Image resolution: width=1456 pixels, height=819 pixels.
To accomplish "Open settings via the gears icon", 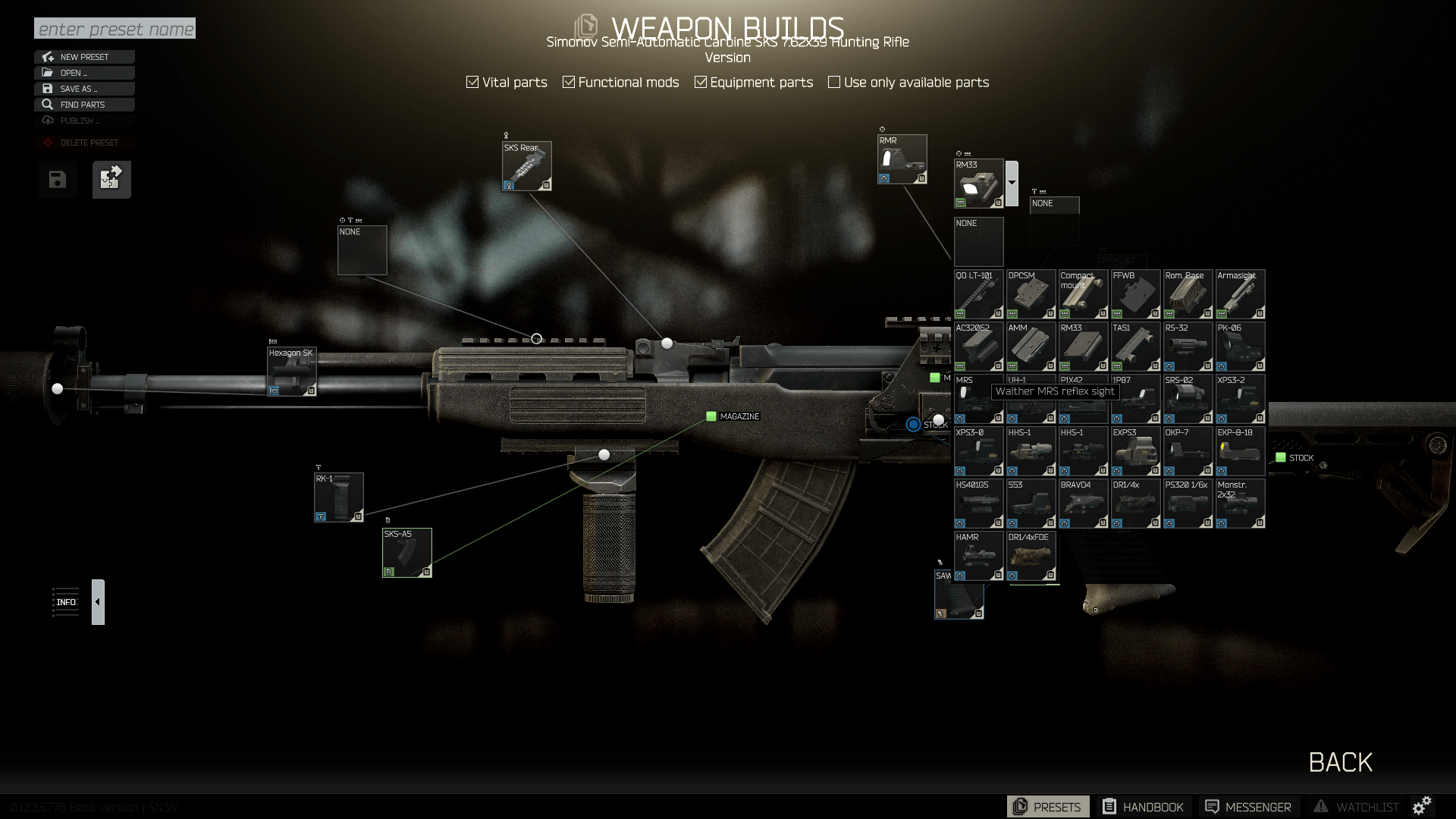I will click(1422, 805).
